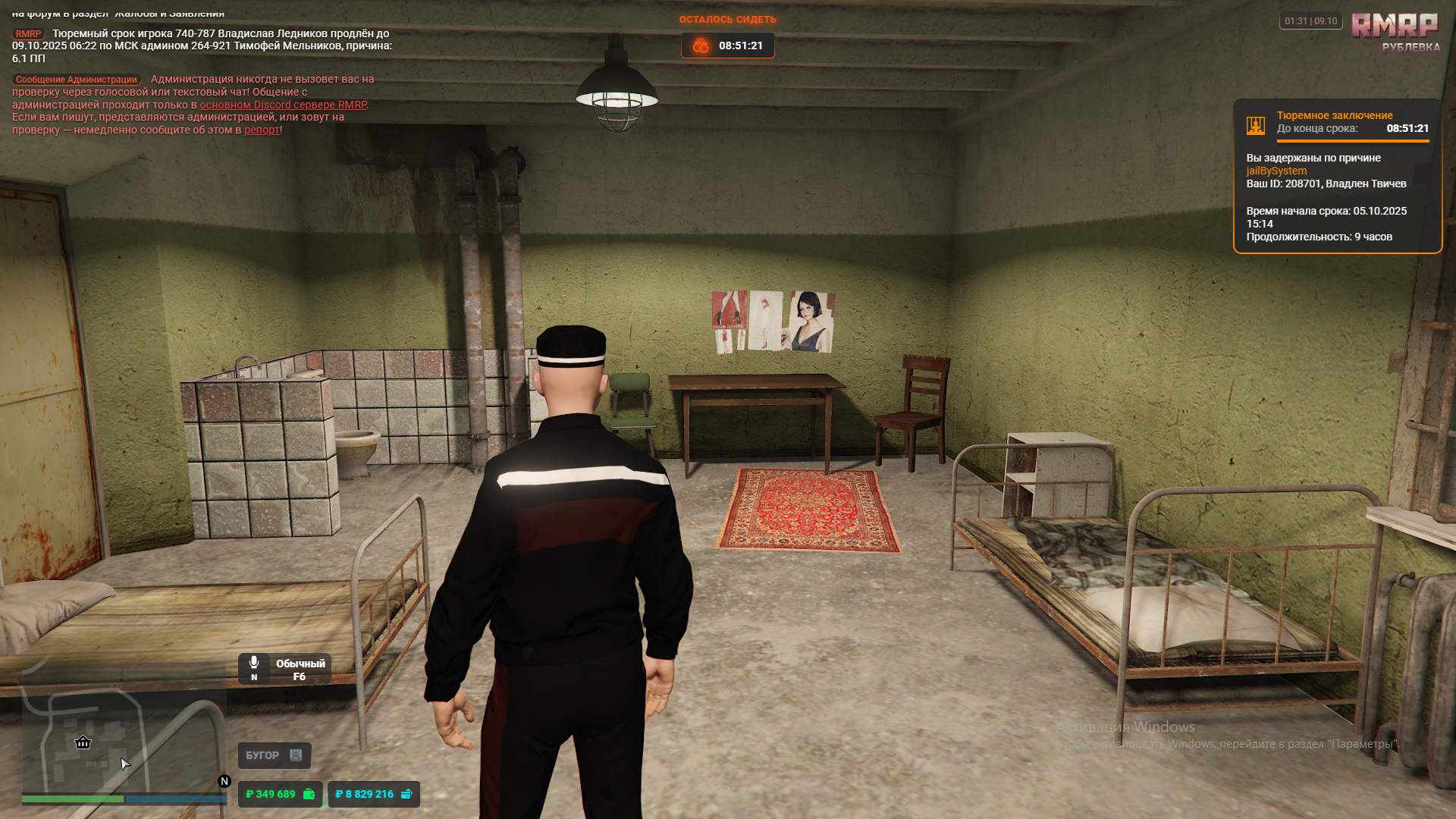Click the БУГОР status badge
The height and width of the screenshot is (819, 1456).
[x=274, y=755]
